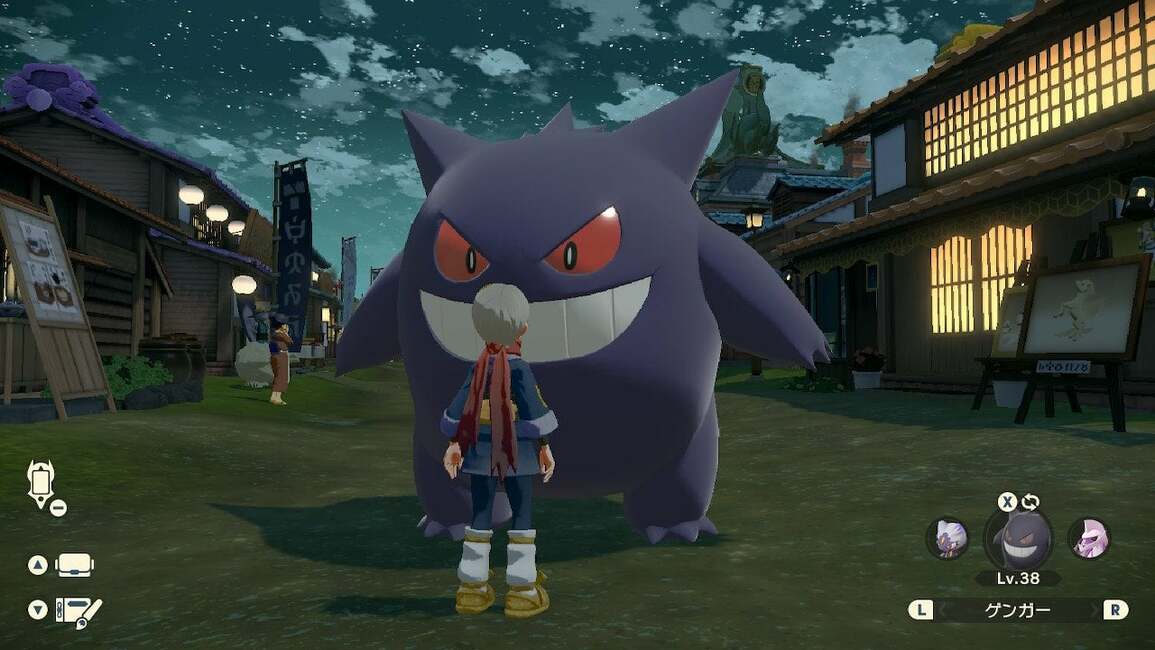Open the satchel bag icon
This screenshot has width=1155, height=650.
point(75,565)
